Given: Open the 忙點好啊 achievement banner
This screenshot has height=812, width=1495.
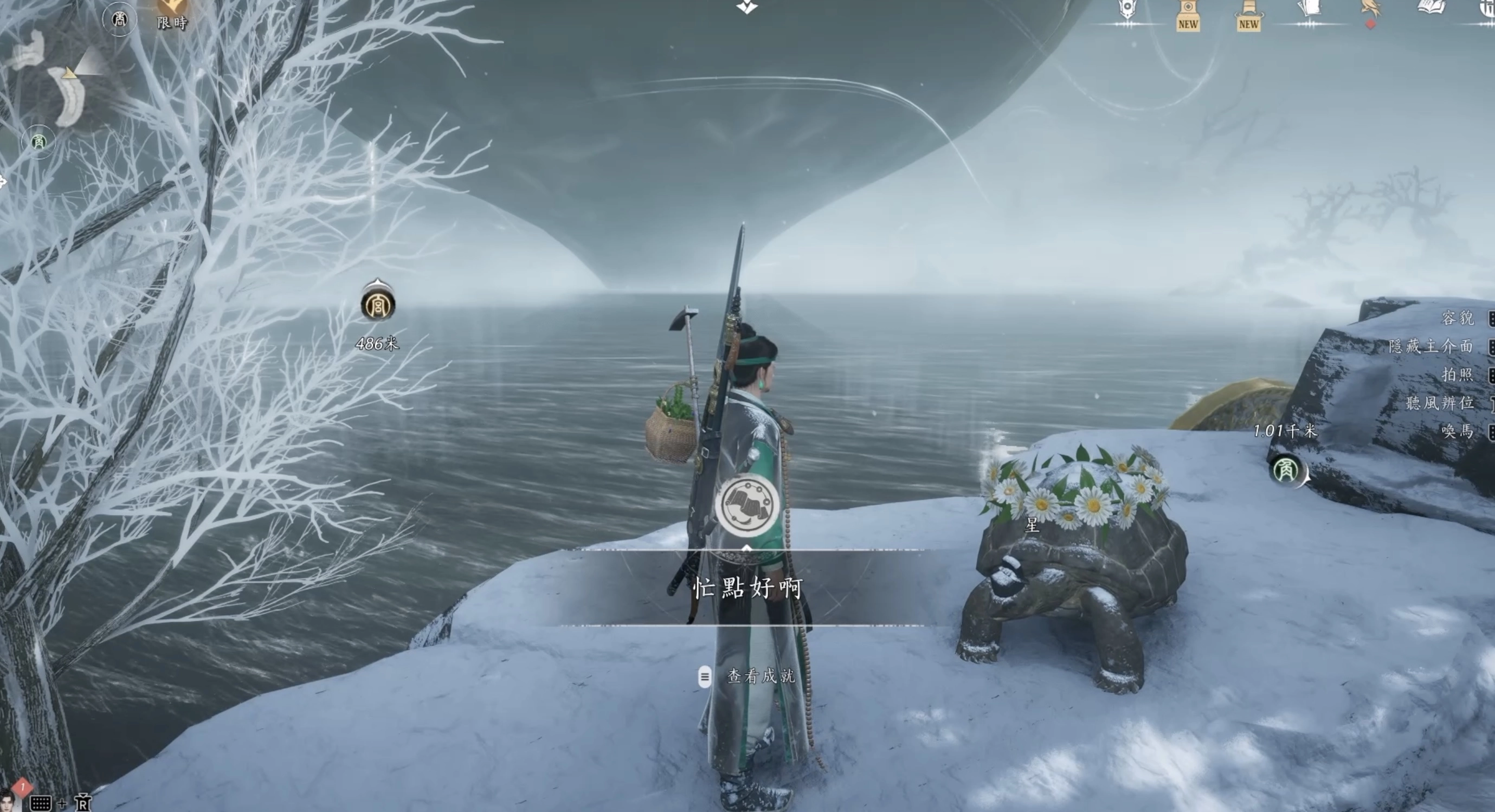Looking at the screenshot, I should click(747, 588).
